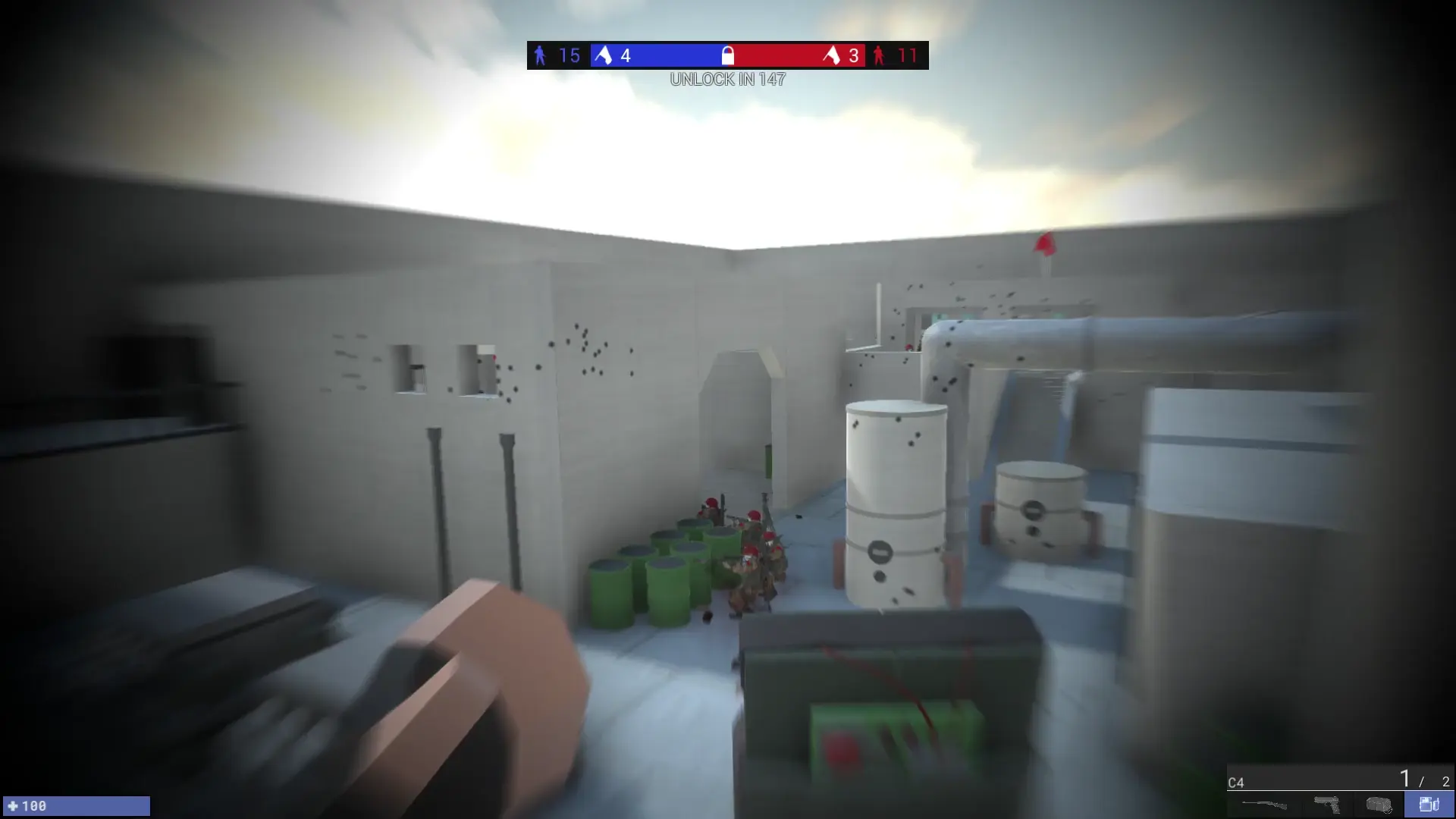Image resolution: width=1456 pixels, height=819 pixels.
Task: Click the blue flag icon in the score bar
Action: click(604, 55)
